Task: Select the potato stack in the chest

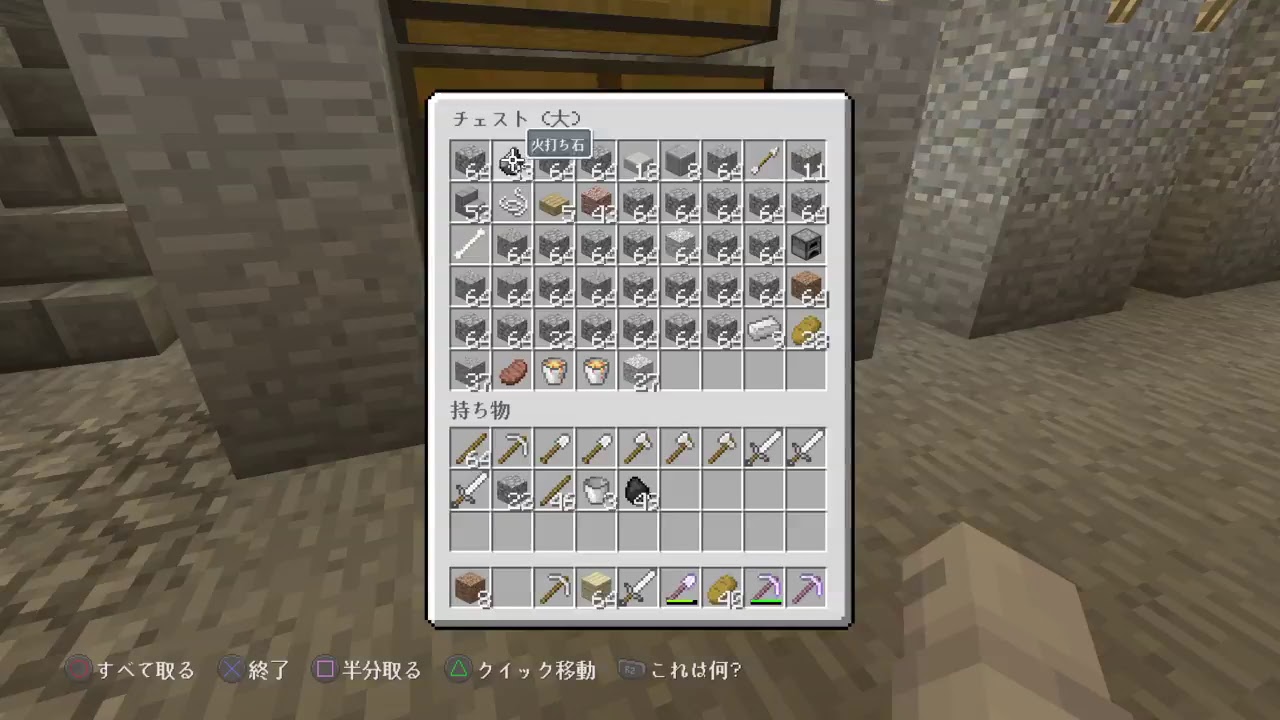Action: (x=807, y=328)
